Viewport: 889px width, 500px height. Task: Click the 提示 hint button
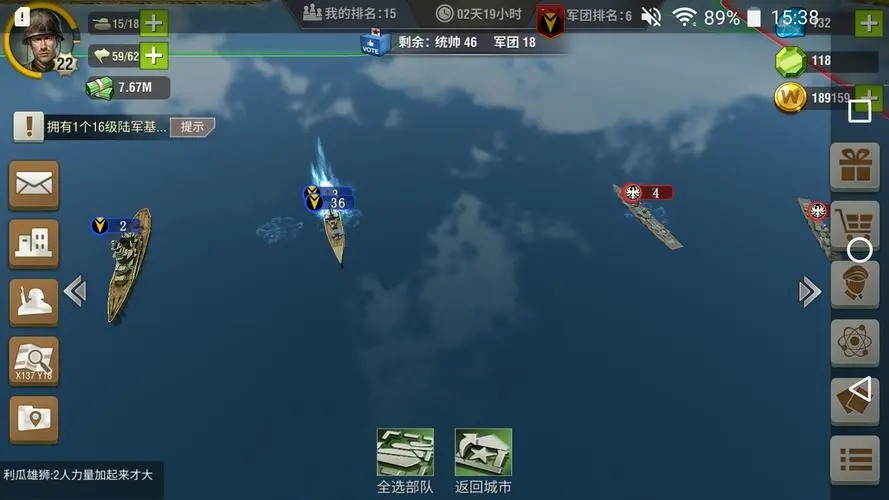(x=192, y=127)
